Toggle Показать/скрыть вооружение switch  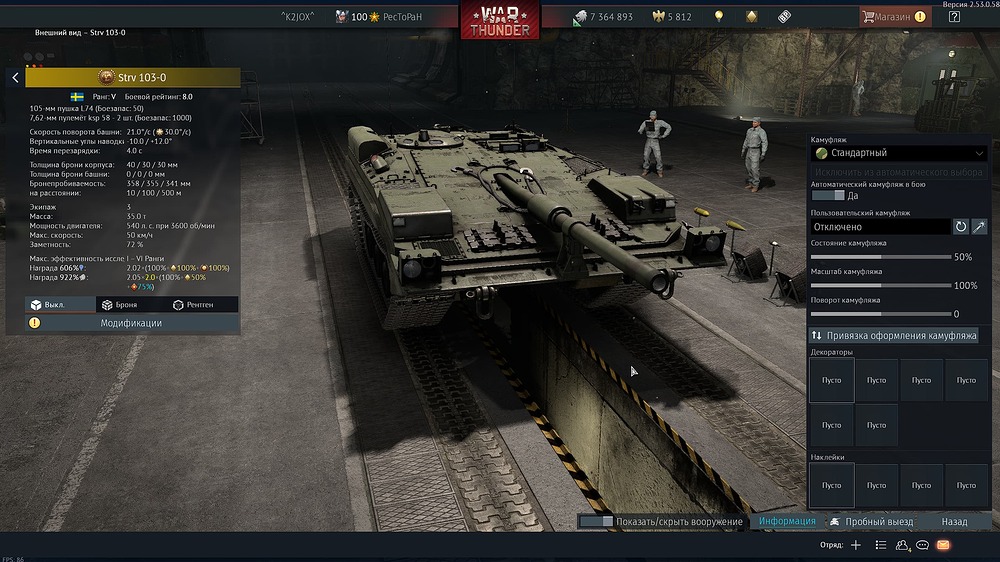coord(596,521)
